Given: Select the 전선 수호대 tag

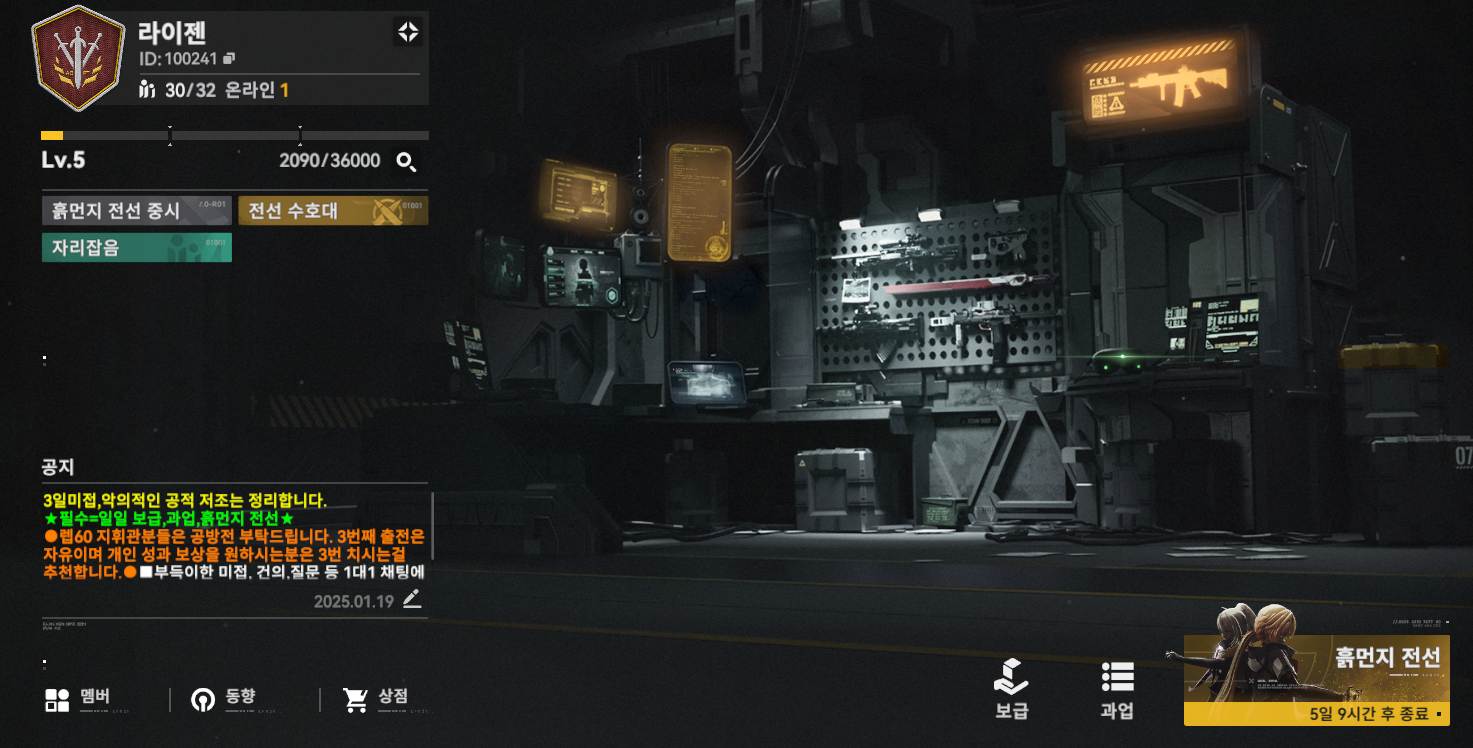Looking at the screenshot, I should click(x=332, y=211).
